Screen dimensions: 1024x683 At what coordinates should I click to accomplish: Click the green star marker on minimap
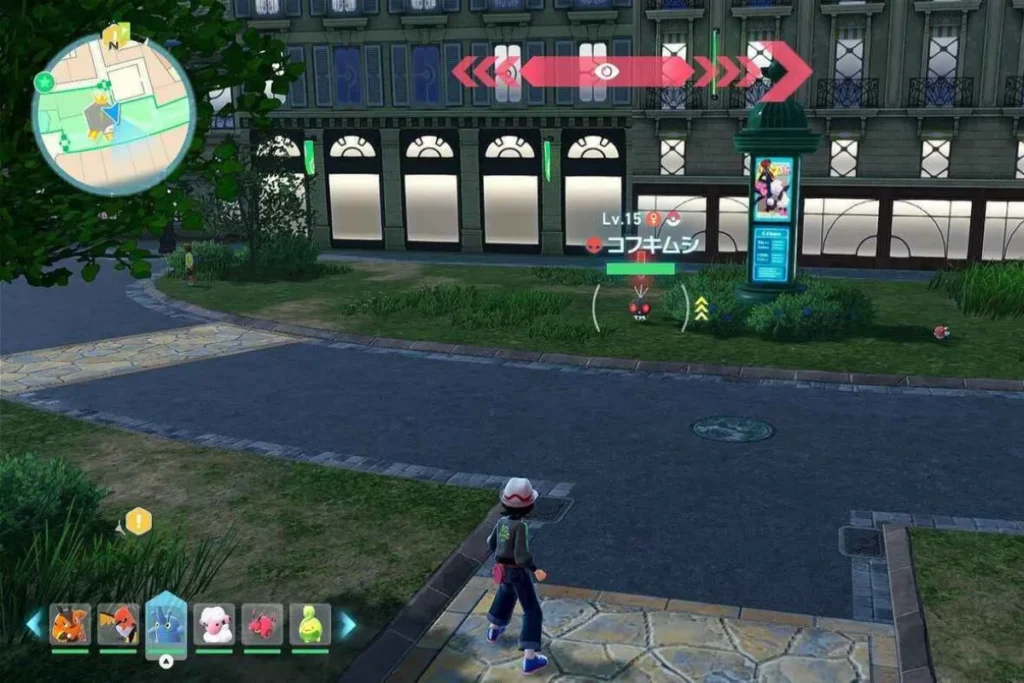pos(43,82)
